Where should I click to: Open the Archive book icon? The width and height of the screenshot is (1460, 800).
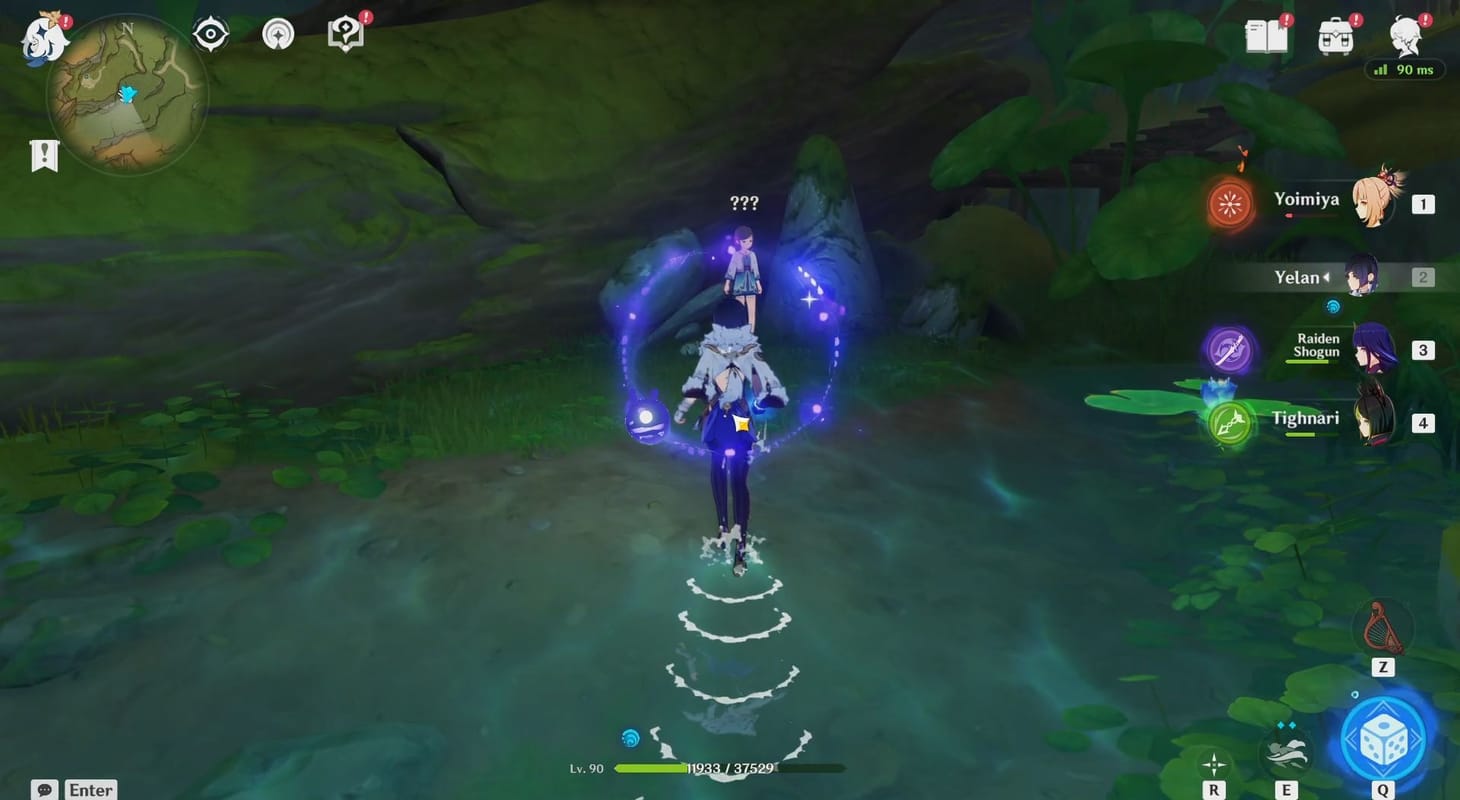[343, 33]
